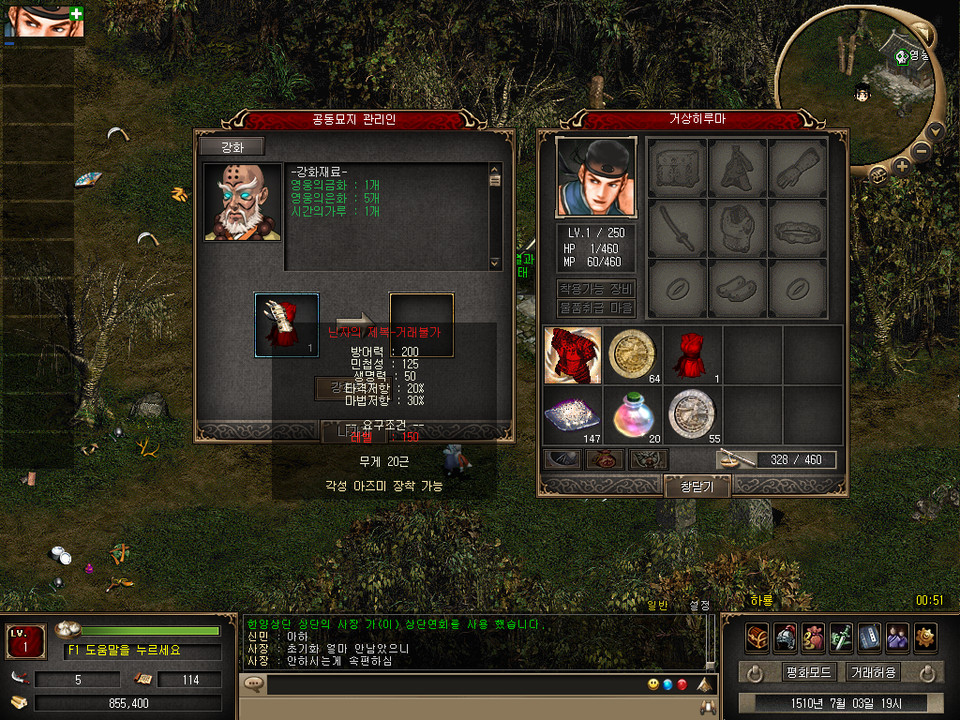Zoom out the minimap with the minus button
This screenshot has height=720, width=960.
tap(923, 152)
